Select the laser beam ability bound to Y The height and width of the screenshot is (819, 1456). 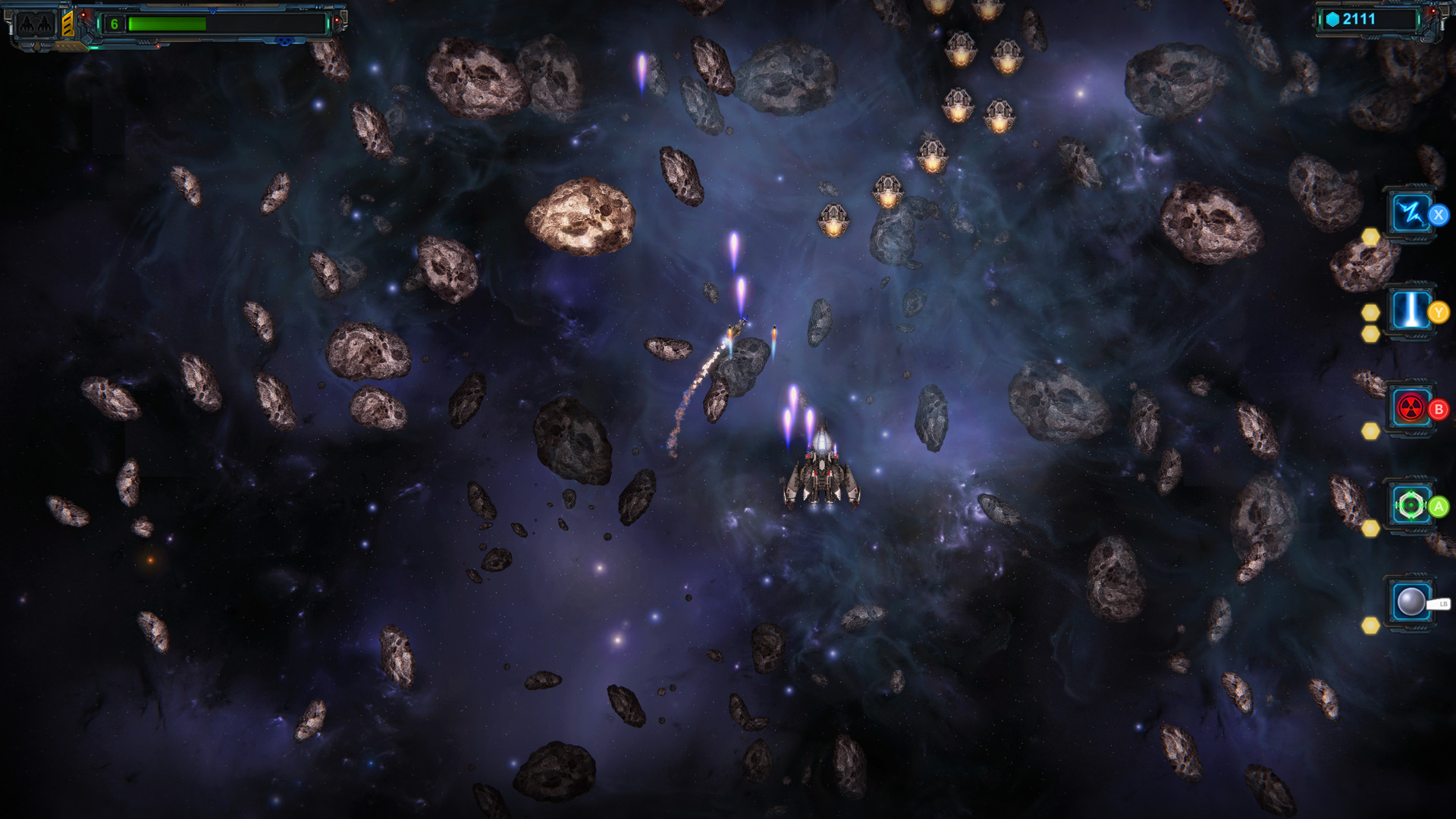point(1410,309)
